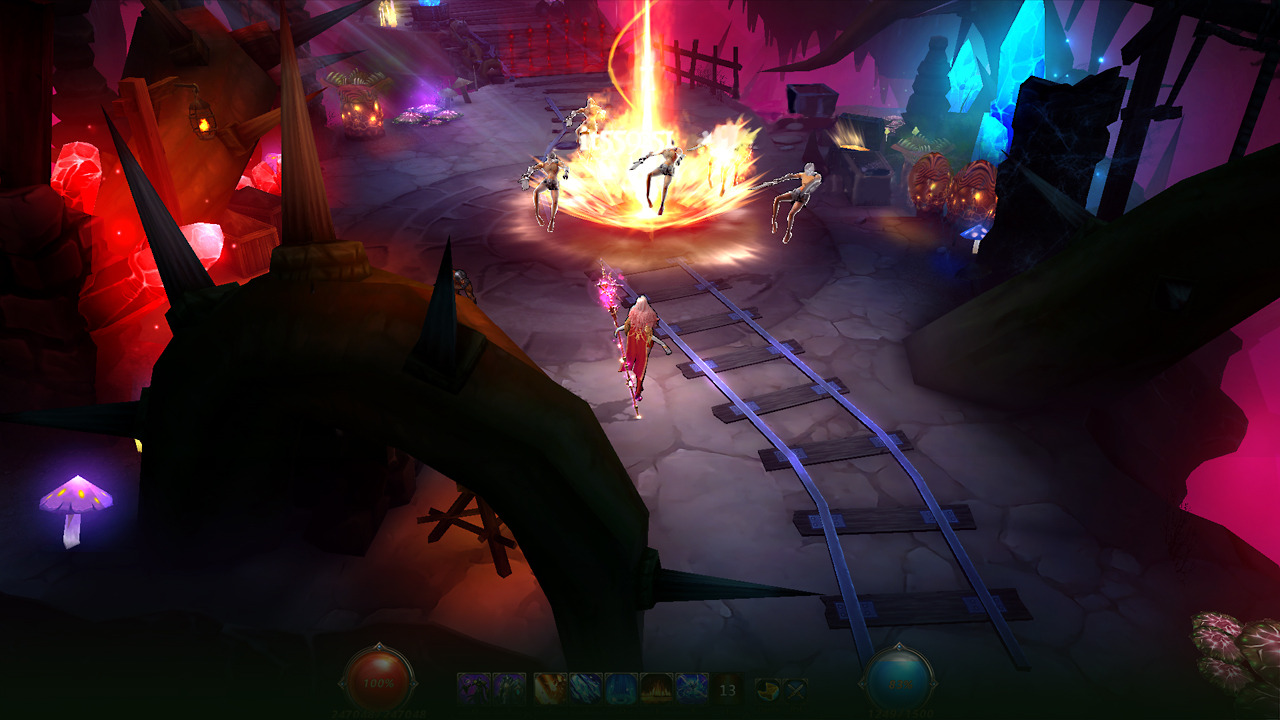Activate the fiery meteor strike skill
1280x720 pixels.
[551, 688]
